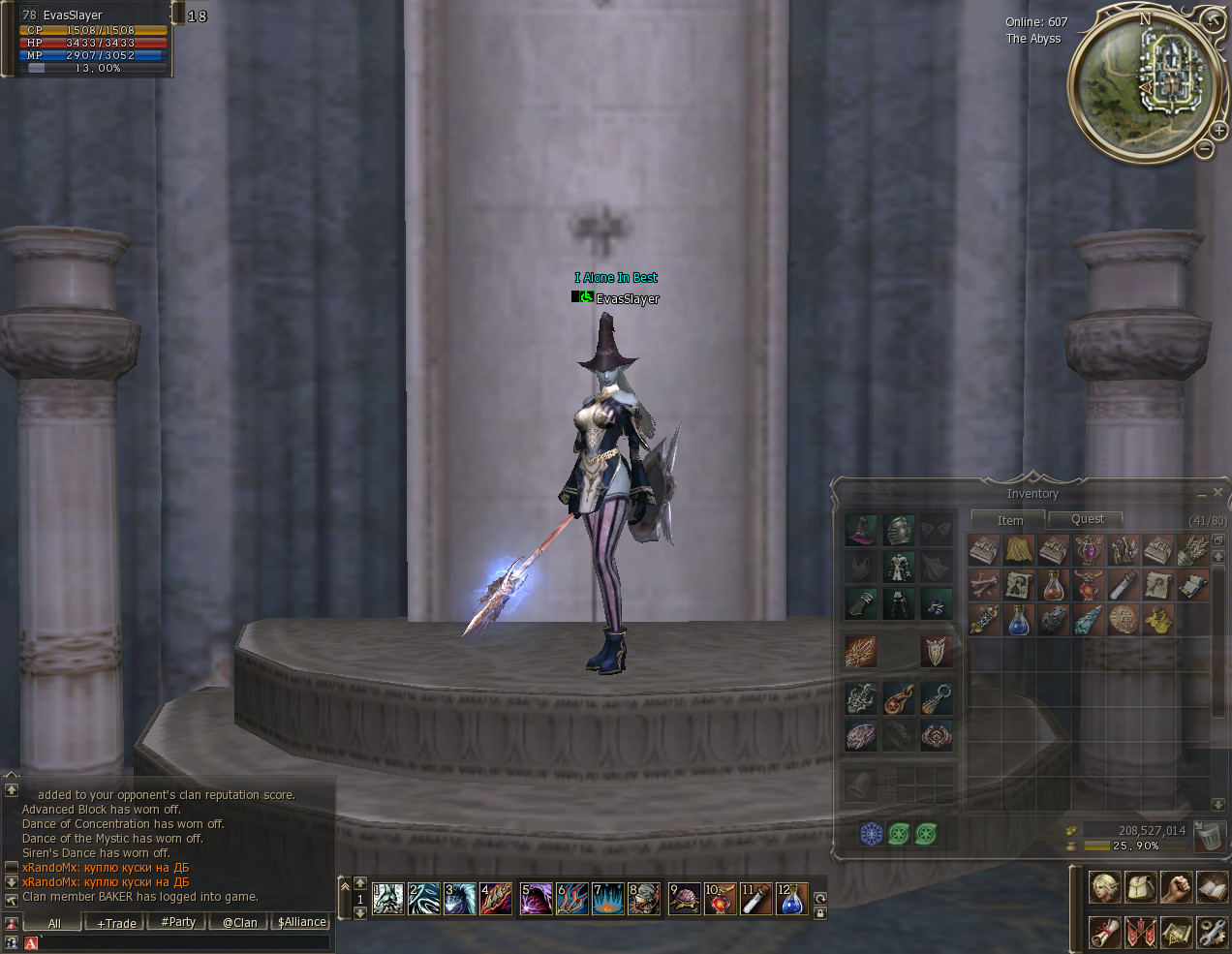Screen dimensions: 1232x954
Task: Click the trash can in Inventory
Action: click(1208, 835)
